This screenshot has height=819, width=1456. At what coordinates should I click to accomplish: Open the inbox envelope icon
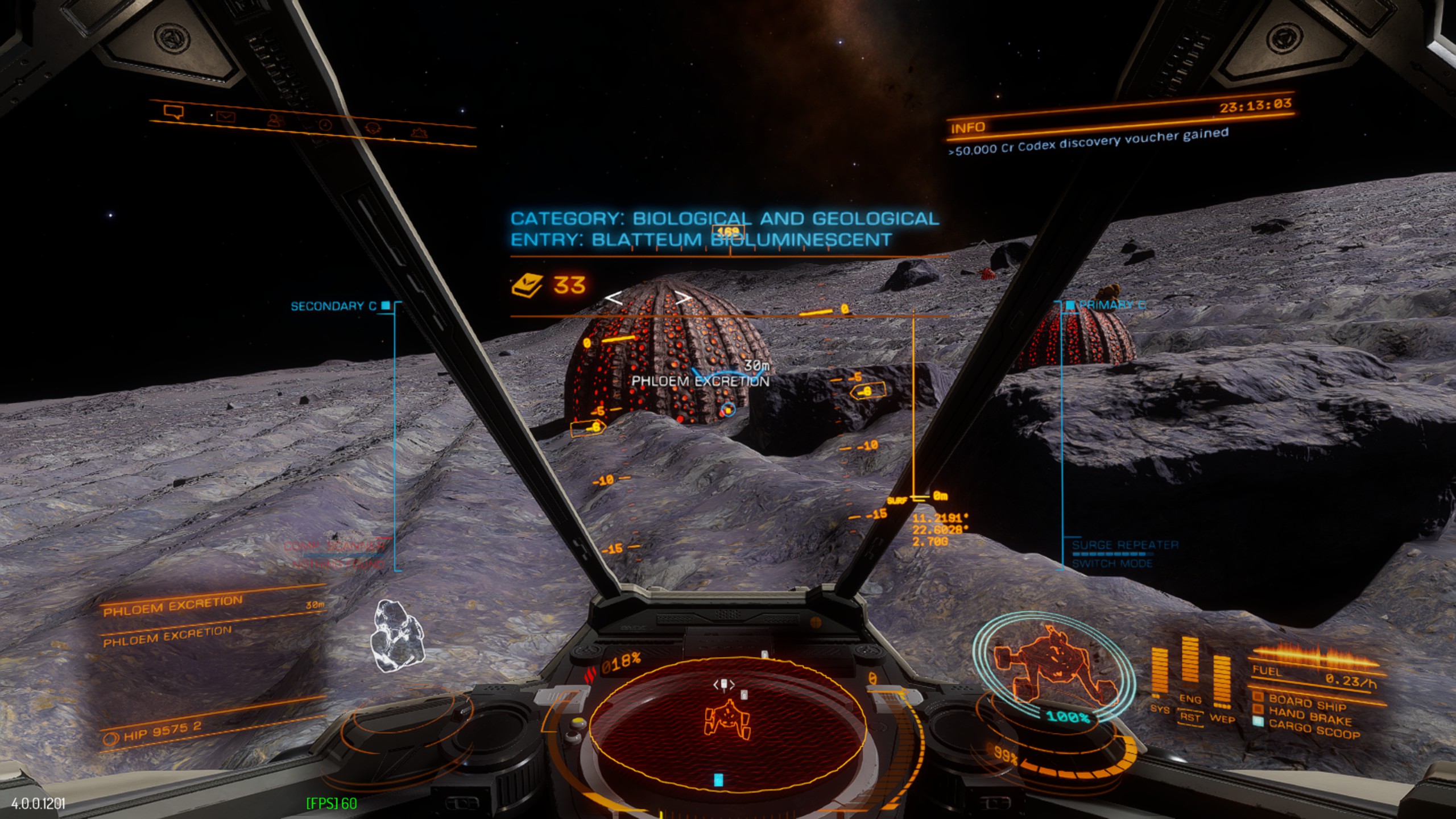pos(226,117)
